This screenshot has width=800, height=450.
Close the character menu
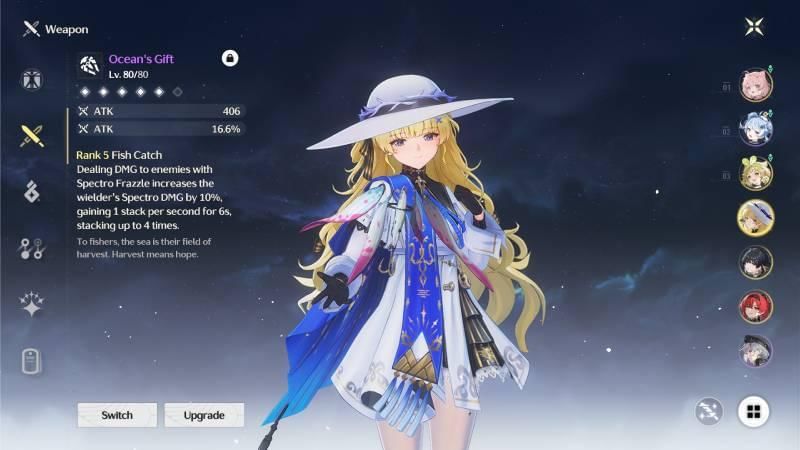point(754,27)
